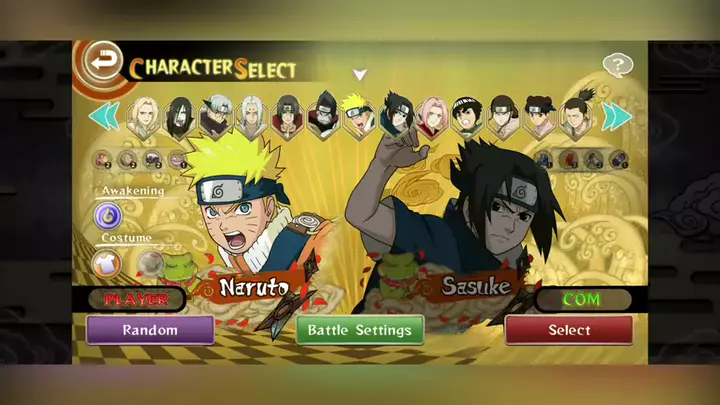The height and width of the screenshot is (405, 720).
Task: Choose Shikamaru's portrait in the roster
Action: click(x=575, y=116)
